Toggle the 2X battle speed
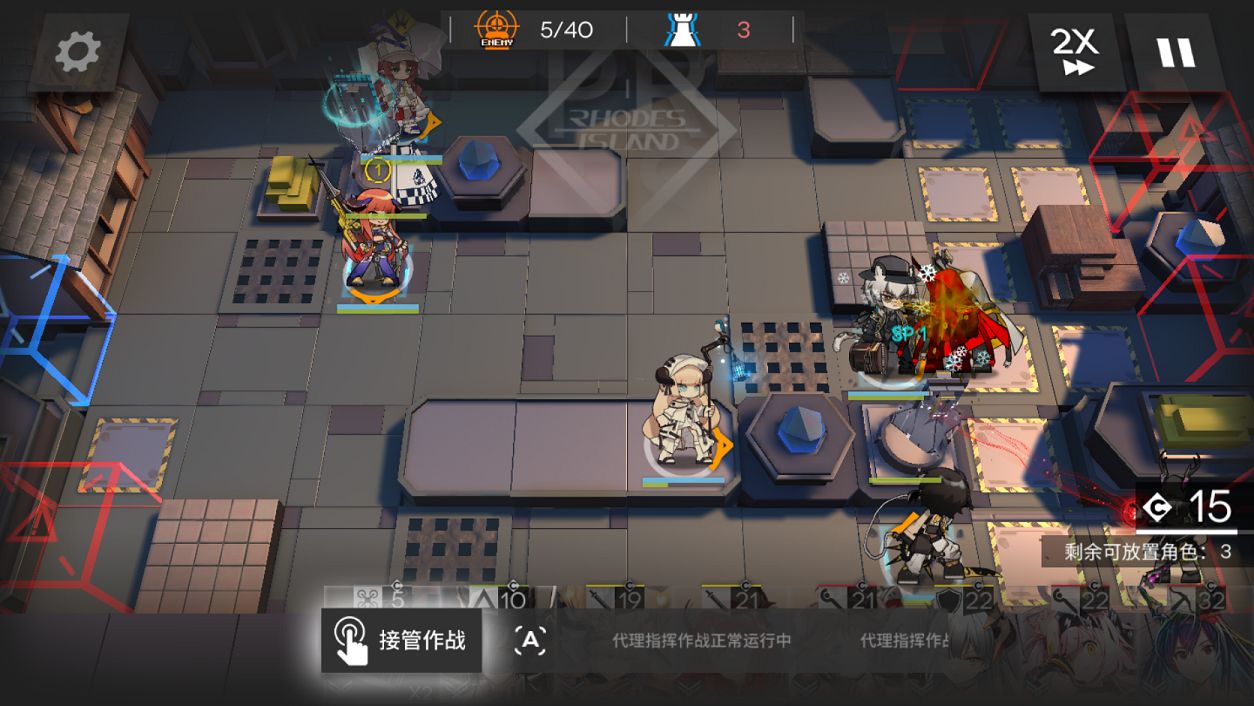The height and width of the screenshot is (706, 1254). click(1074, 51)
